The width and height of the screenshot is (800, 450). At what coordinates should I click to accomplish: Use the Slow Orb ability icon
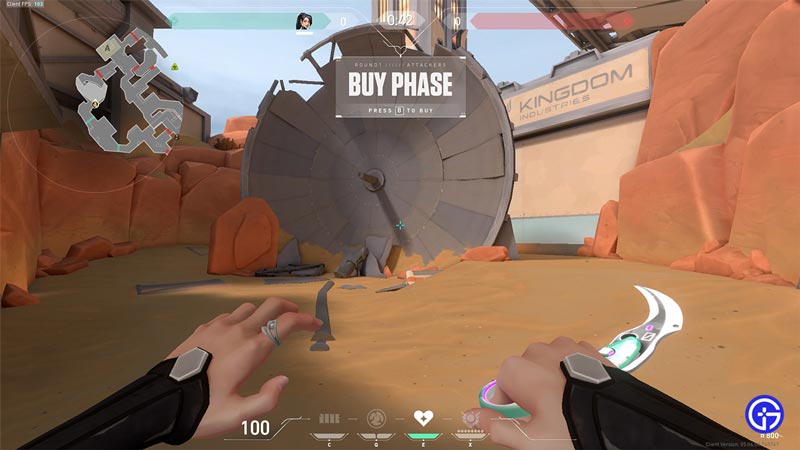coord(376,417)
